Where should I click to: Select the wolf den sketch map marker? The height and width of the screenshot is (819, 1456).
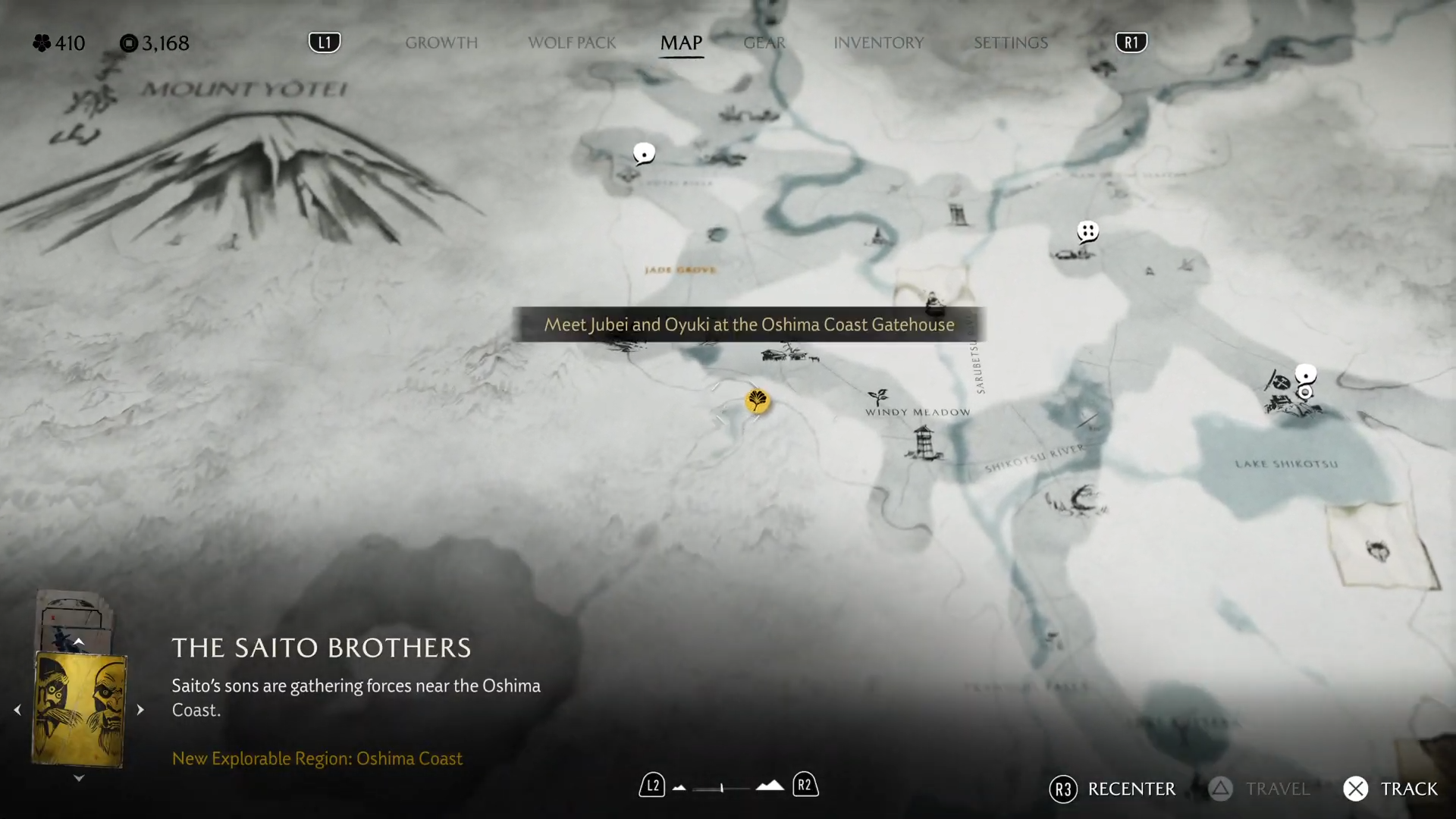pyautogui.click(x=1378, y=550)
